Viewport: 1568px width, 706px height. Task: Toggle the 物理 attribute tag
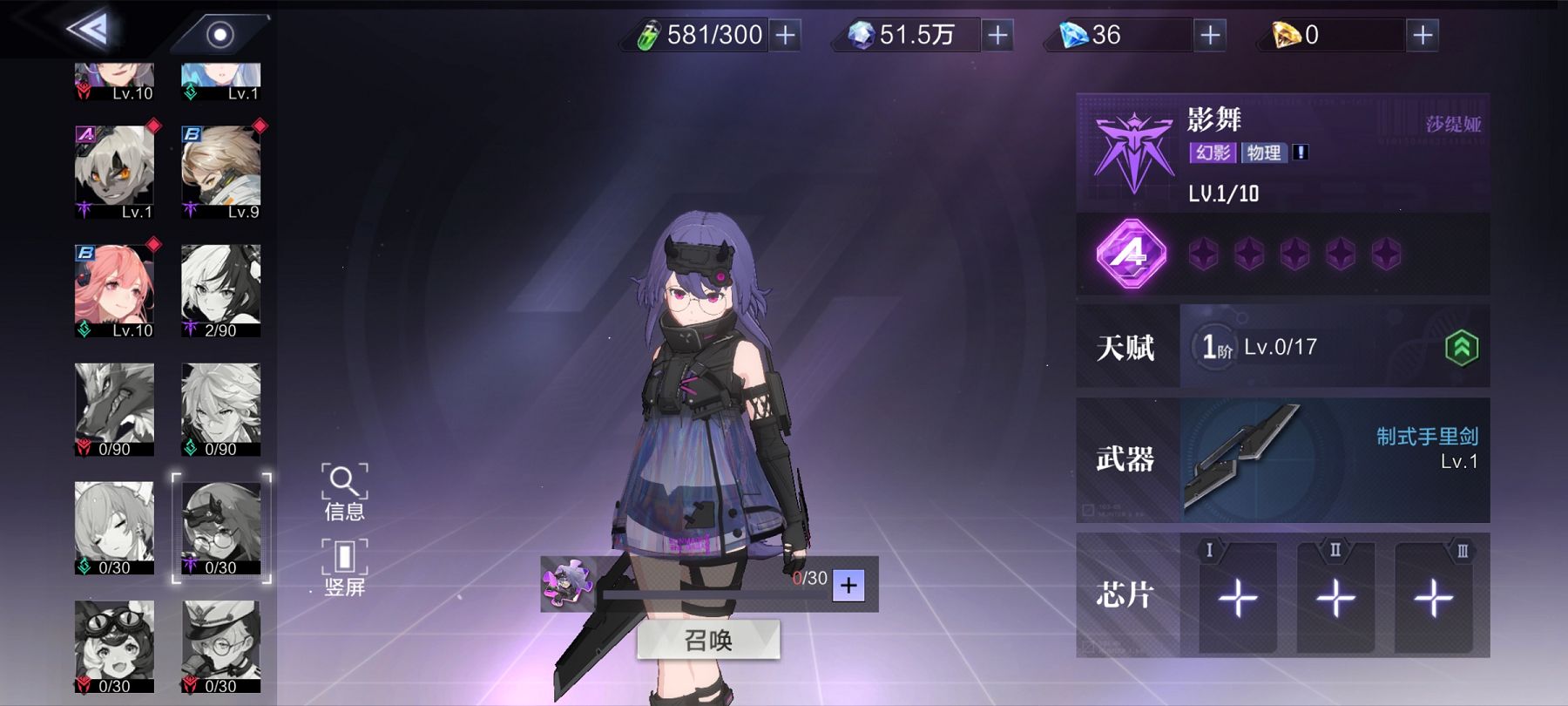pos(1264,153)
